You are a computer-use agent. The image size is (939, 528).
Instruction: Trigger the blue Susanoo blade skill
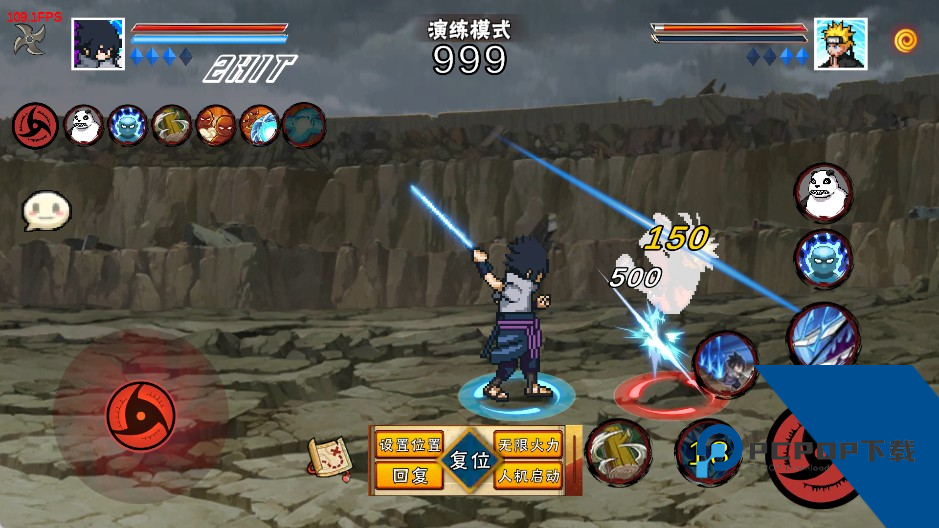click(822, 334)
